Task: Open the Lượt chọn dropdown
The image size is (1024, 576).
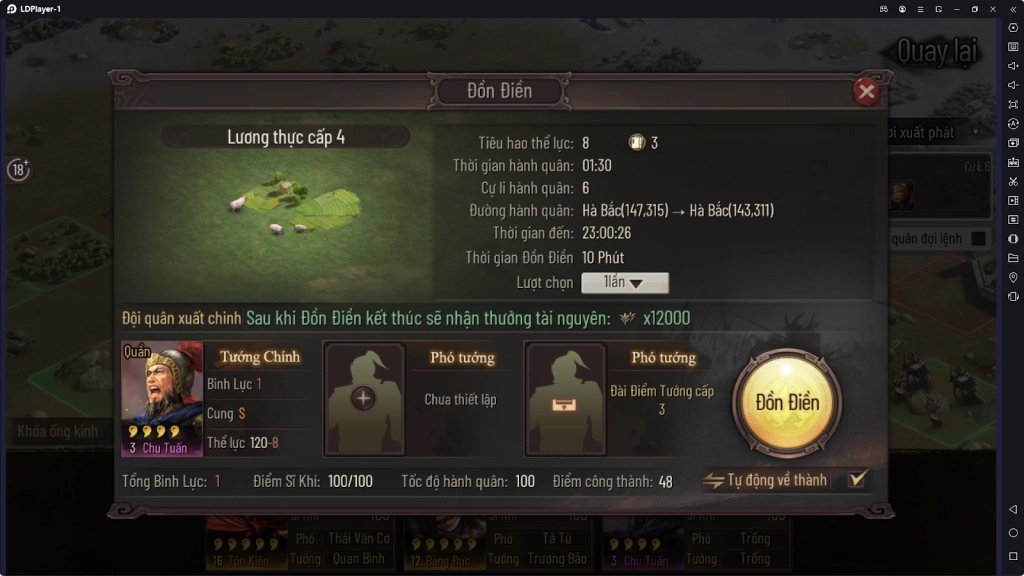Action: click(x=625, y=283)
